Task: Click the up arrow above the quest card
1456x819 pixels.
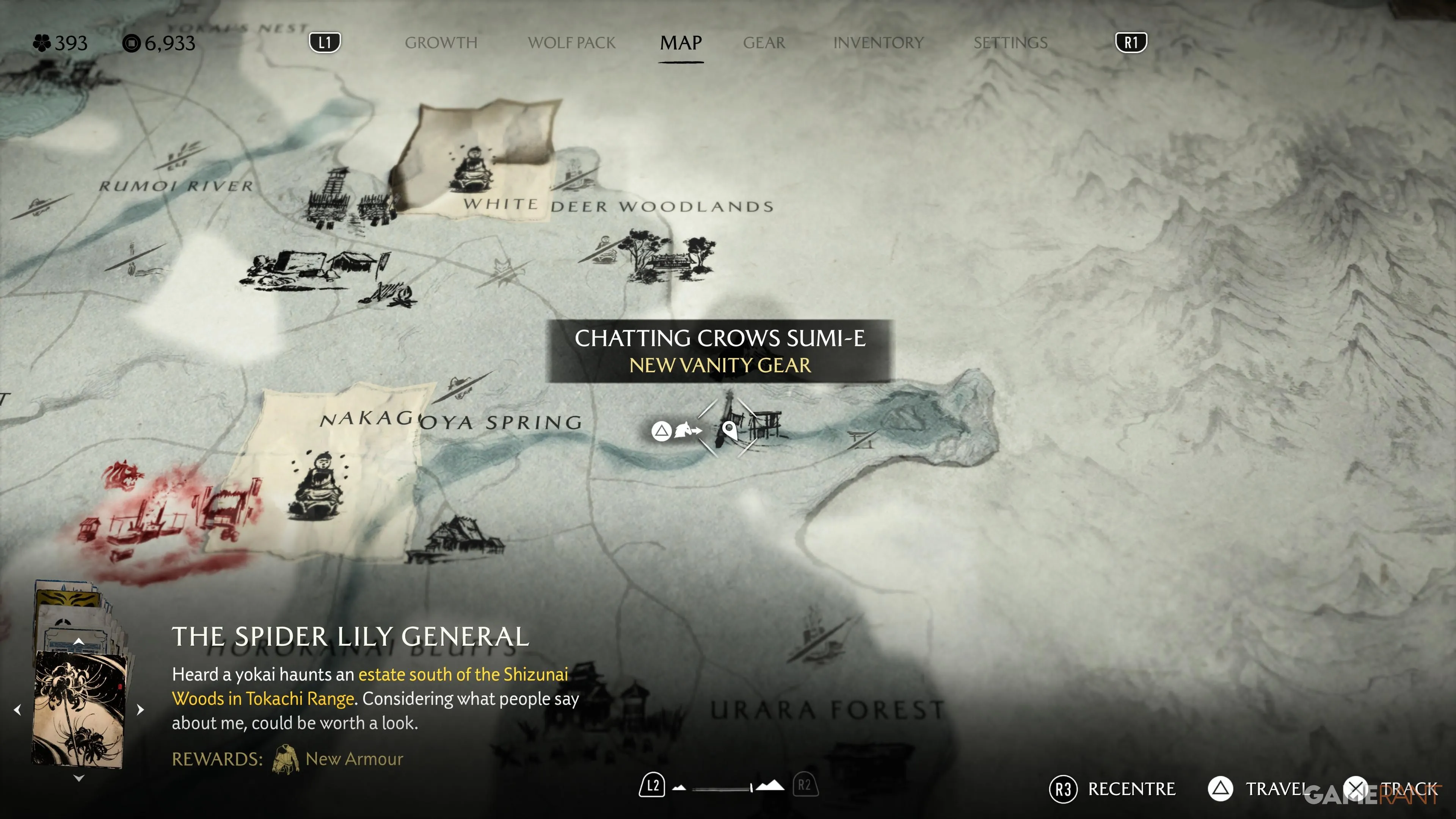Action: point(79,642)
